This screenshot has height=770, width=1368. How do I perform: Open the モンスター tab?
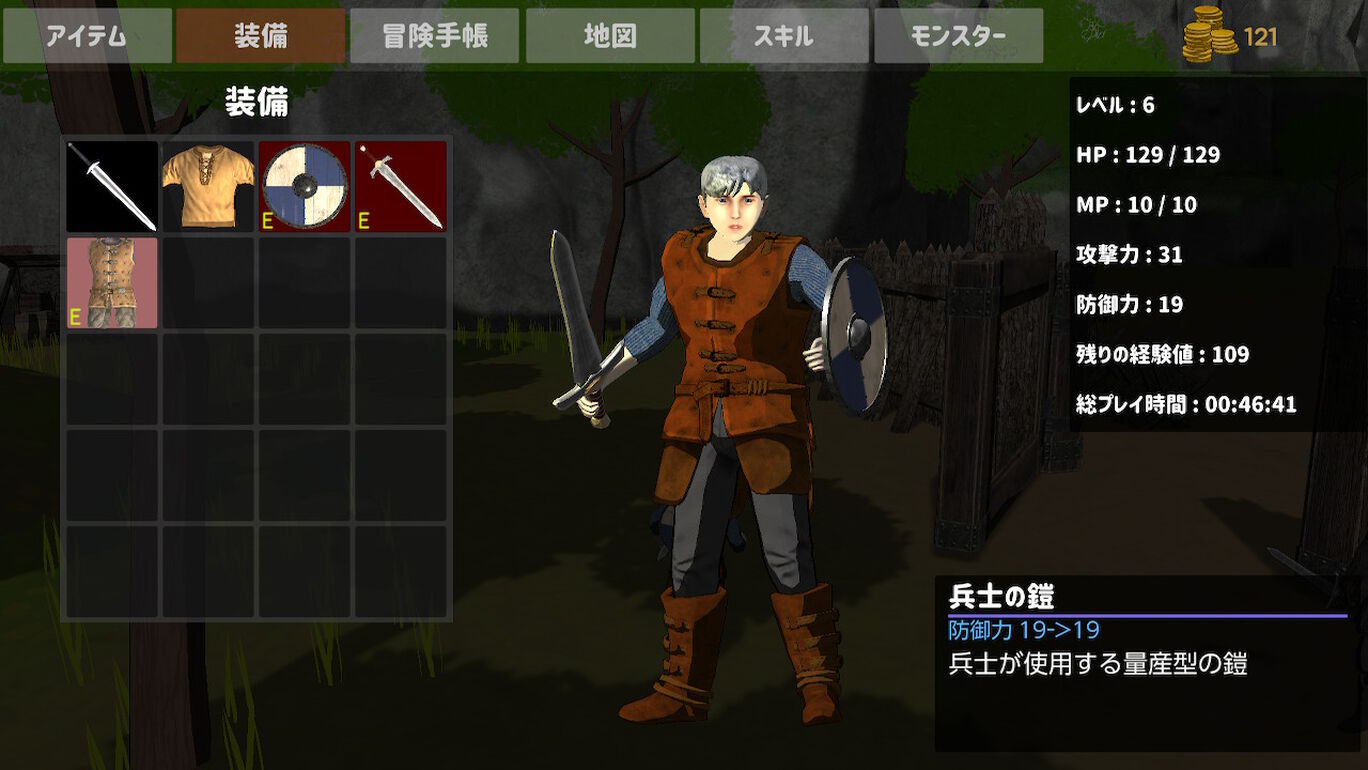pos(959,36)
